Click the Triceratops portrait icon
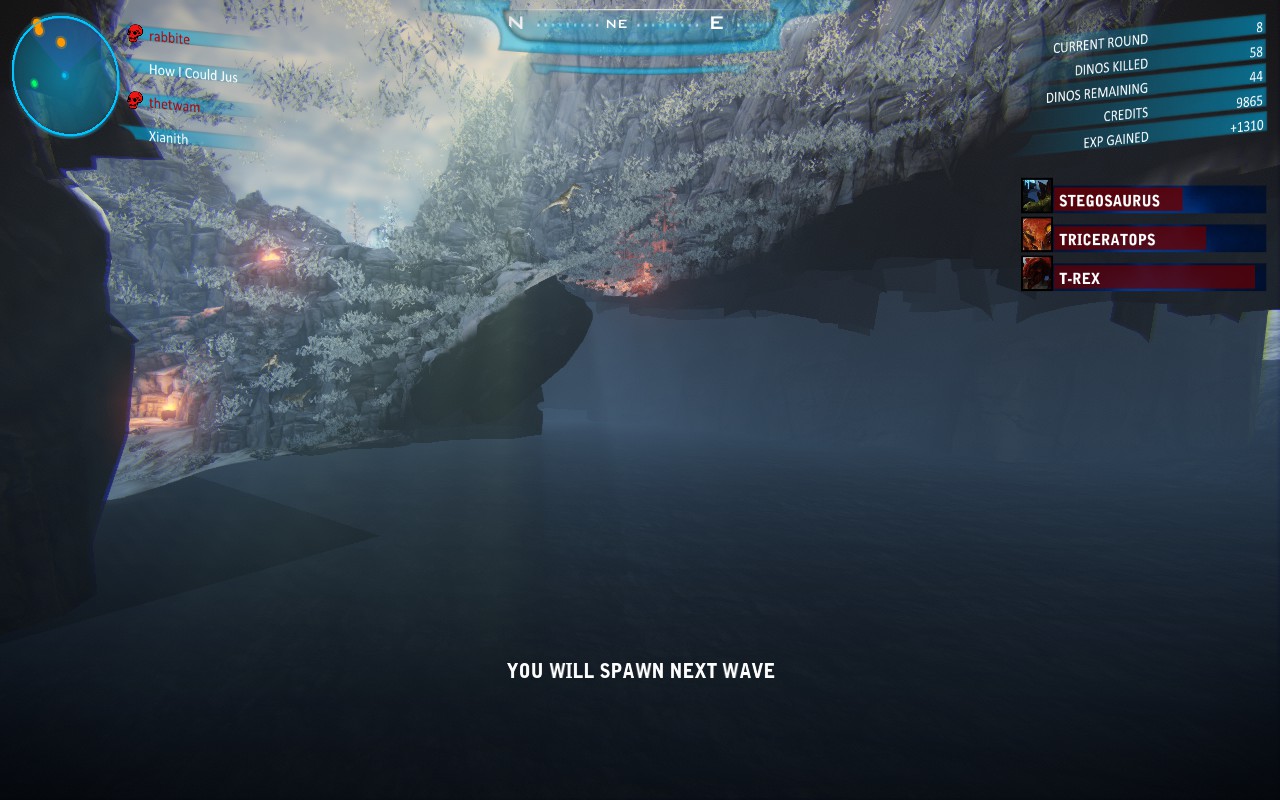This screenshot has height=800, width=1280. (1037, 234)
